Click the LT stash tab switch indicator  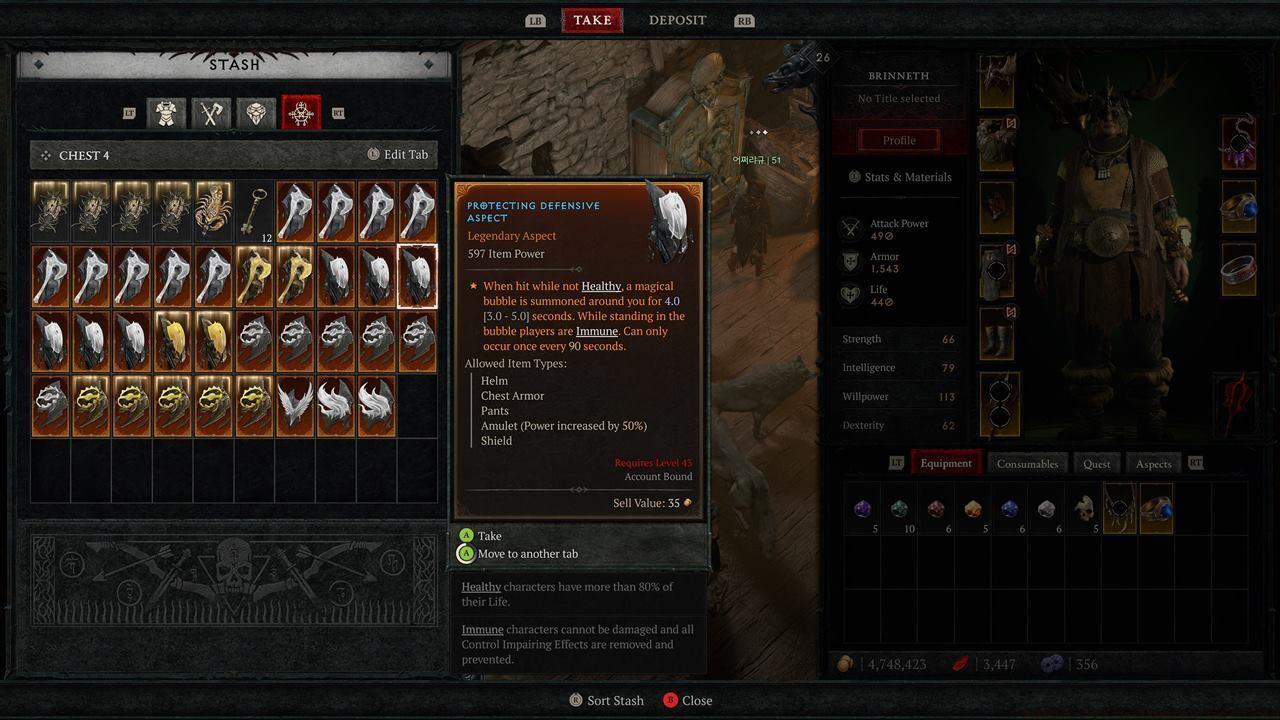(128, 113)
